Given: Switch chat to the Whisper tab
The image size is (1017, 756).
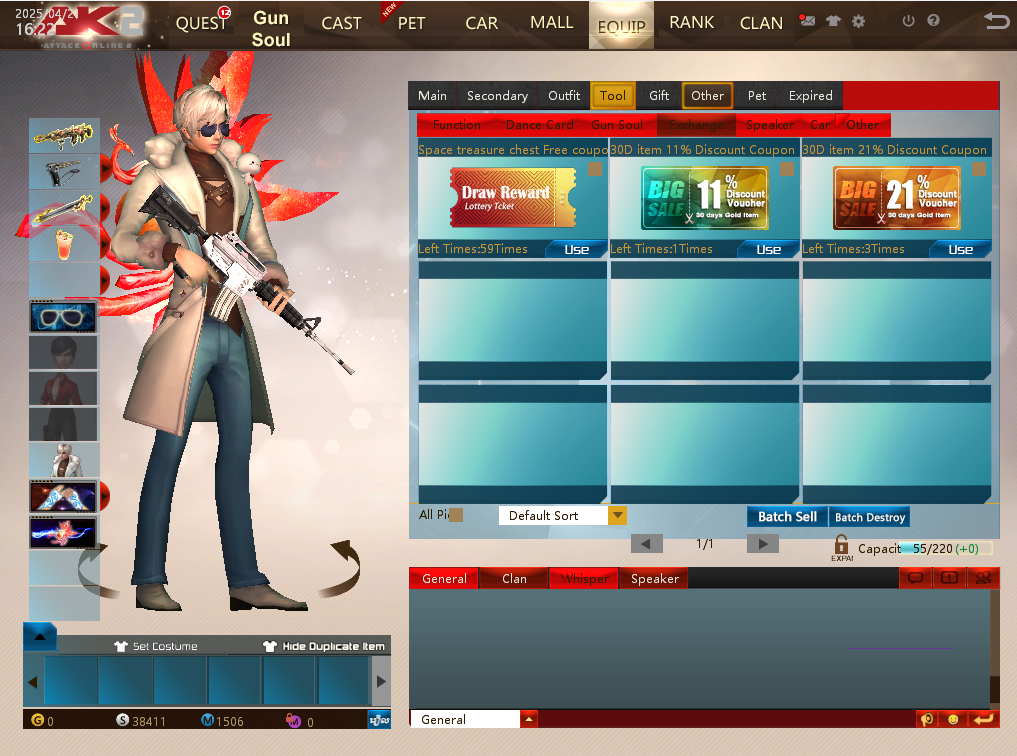Looking at the screenshot, I should point(584,579).
